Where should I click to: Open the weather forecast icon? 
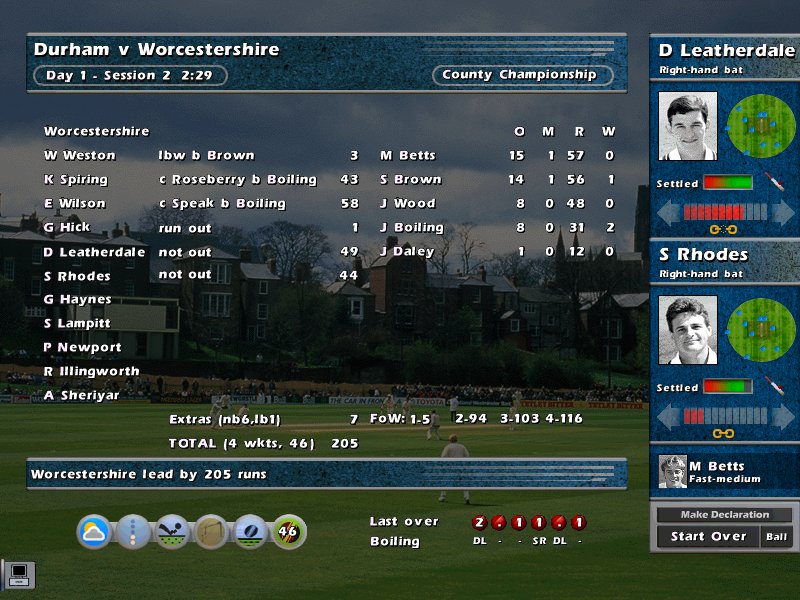95,532
